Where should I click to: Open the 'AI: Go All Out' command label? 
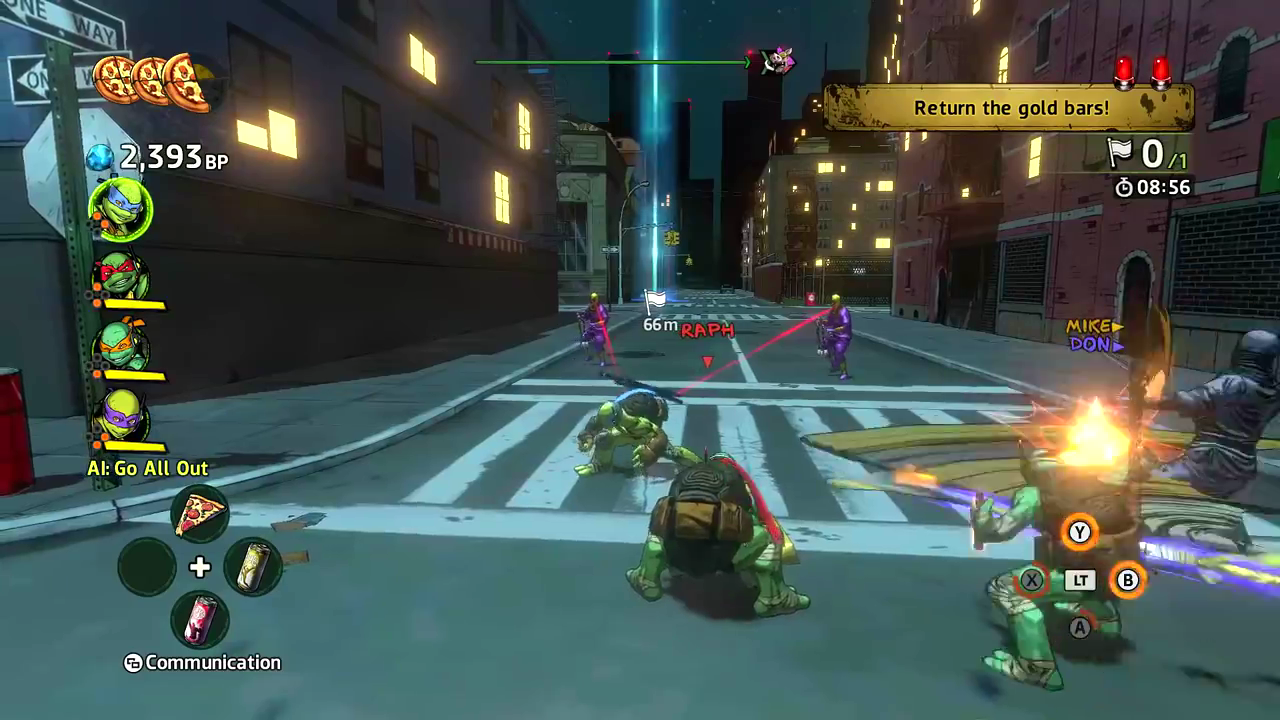coord(148,468)
